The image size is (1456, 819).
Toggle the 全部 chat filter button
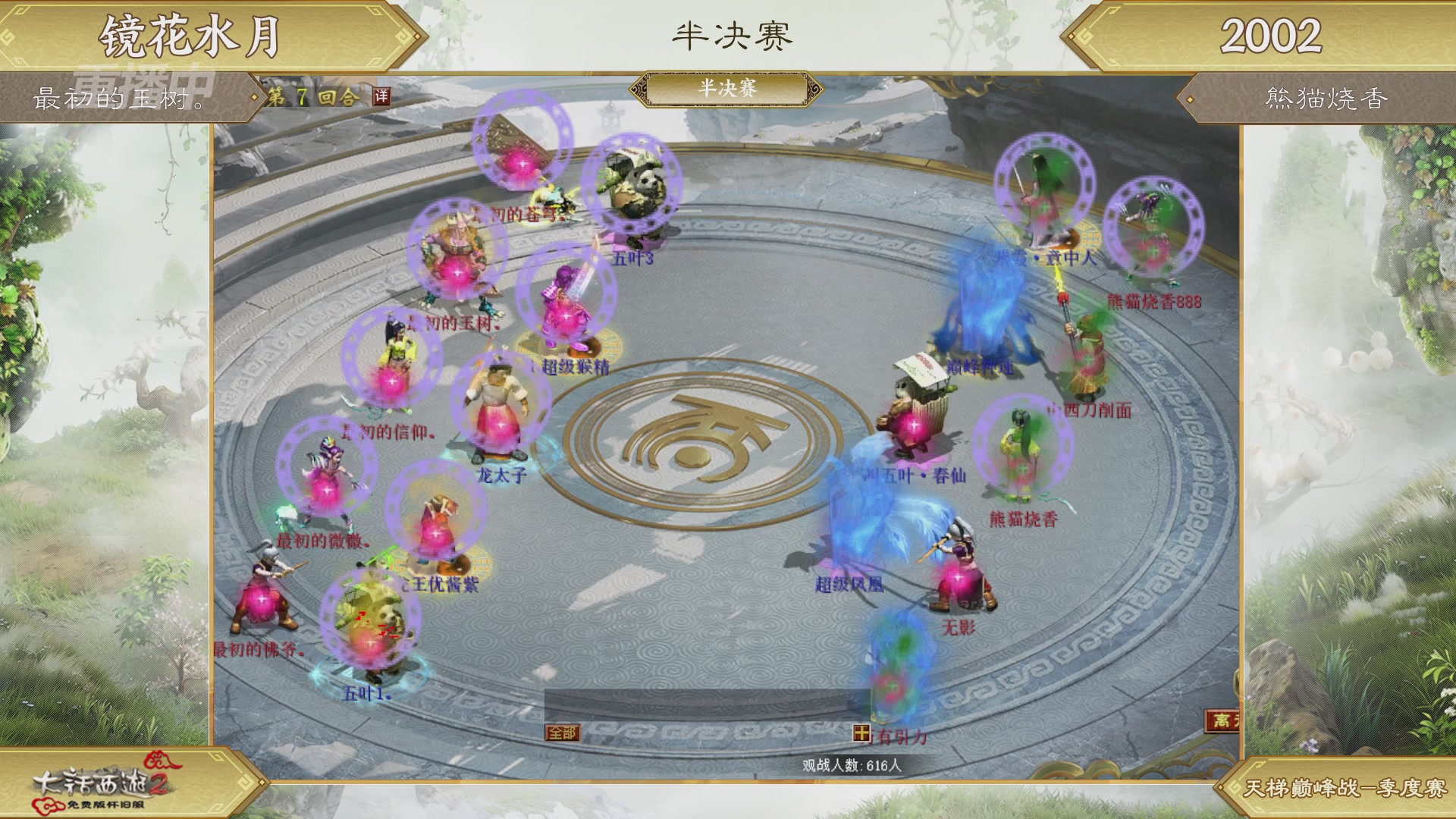pyautogui.click(x=561, y=733)
